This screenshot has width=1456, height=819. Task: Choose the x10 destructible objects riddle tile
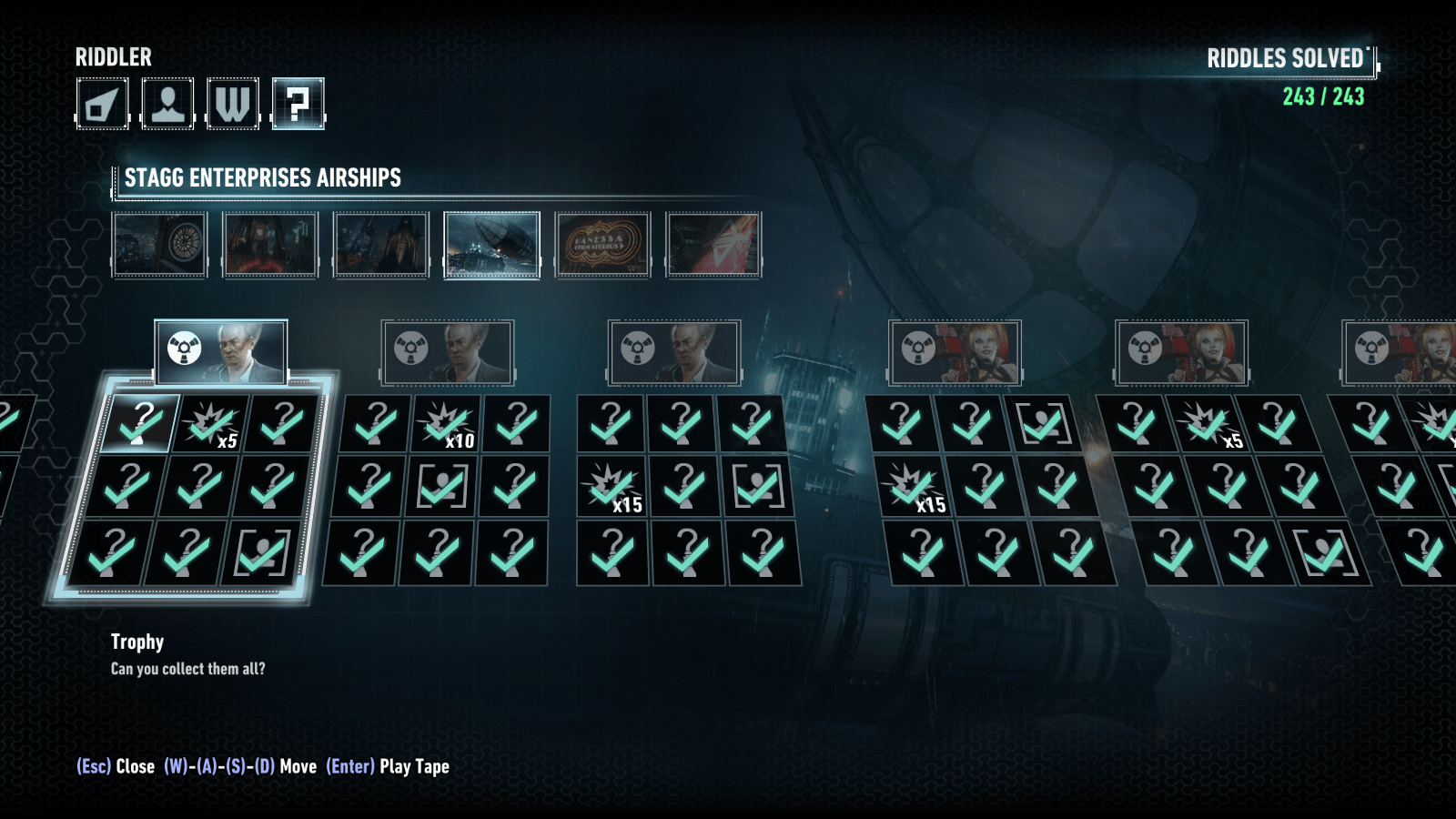tap(447, 423)
